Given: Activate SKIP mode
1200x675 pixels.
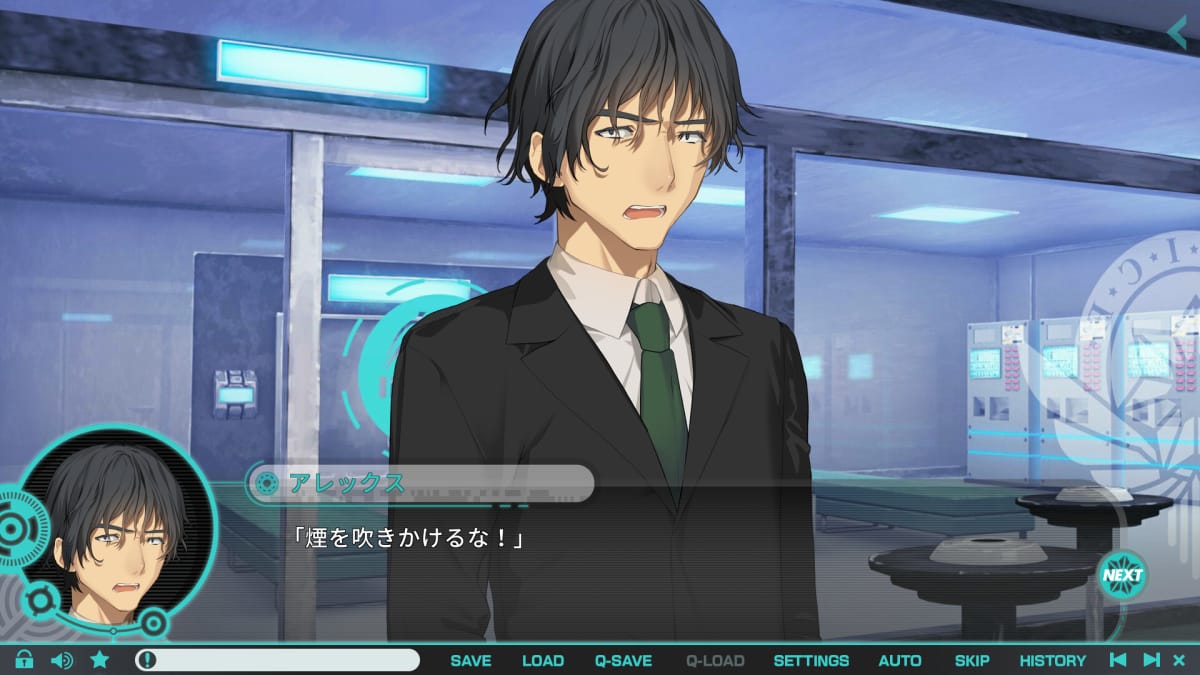Looking at the screenshot, I should [x=972, y=660].
